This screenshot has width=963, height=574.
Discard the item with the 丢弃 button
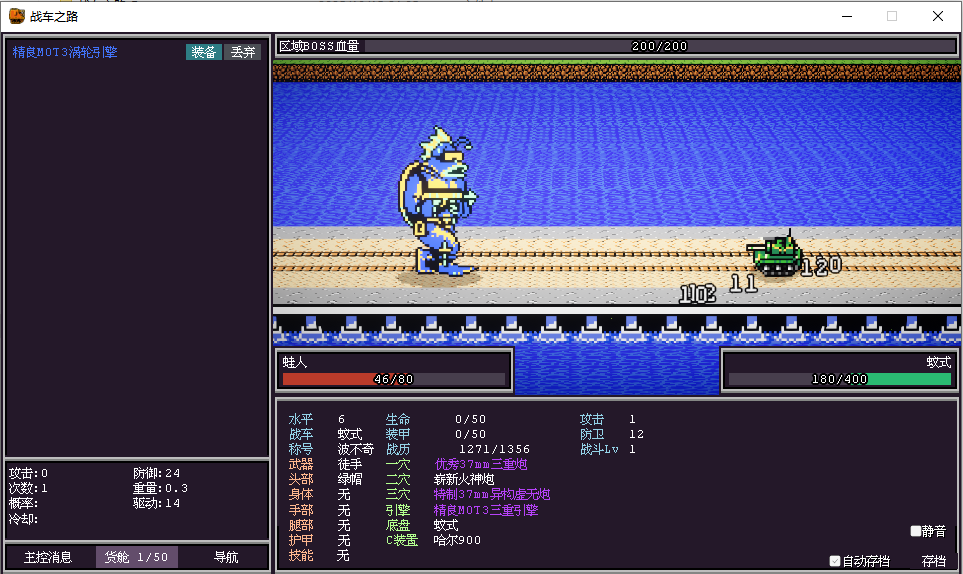point(243,52)
